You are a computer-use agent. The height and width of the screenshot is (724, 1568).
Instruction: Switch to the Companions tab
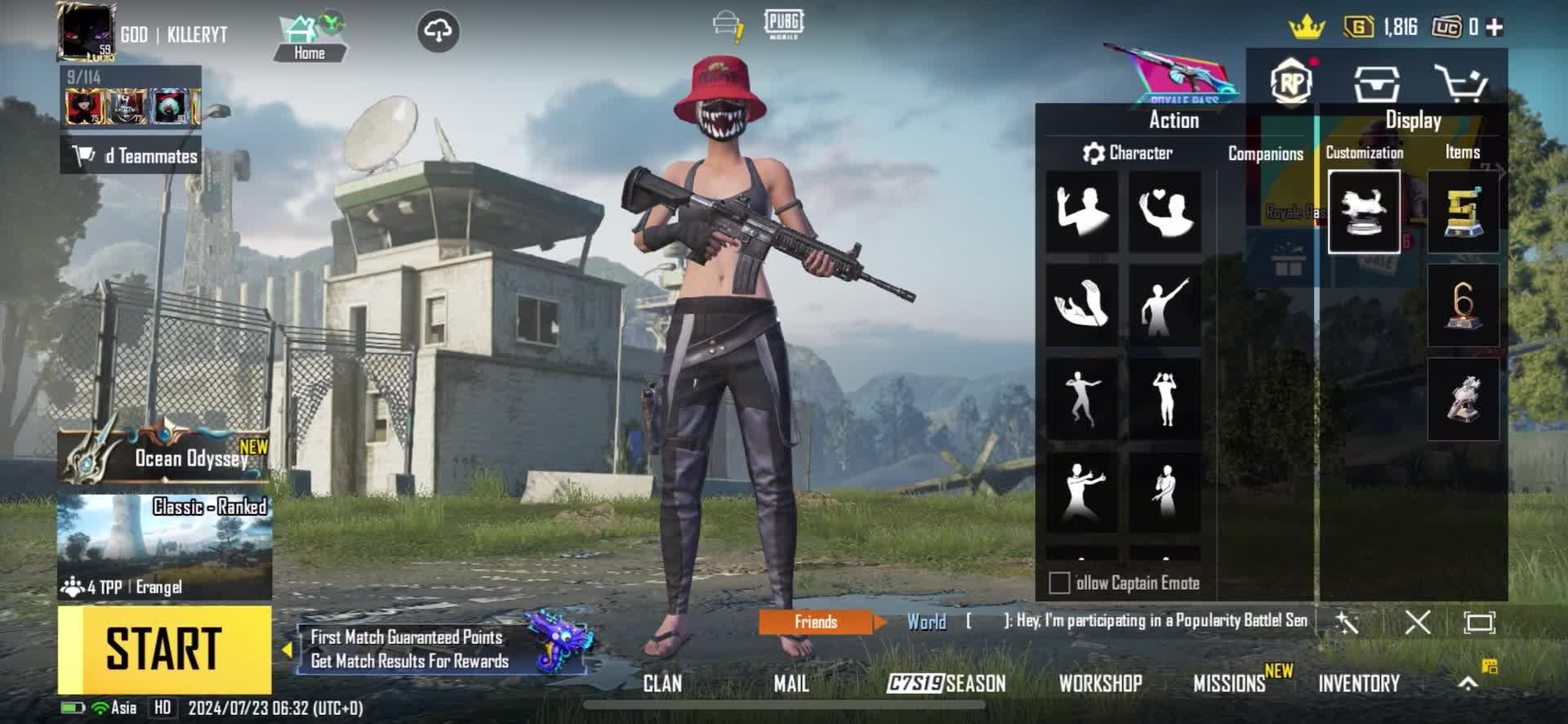tap(1265, 154)
